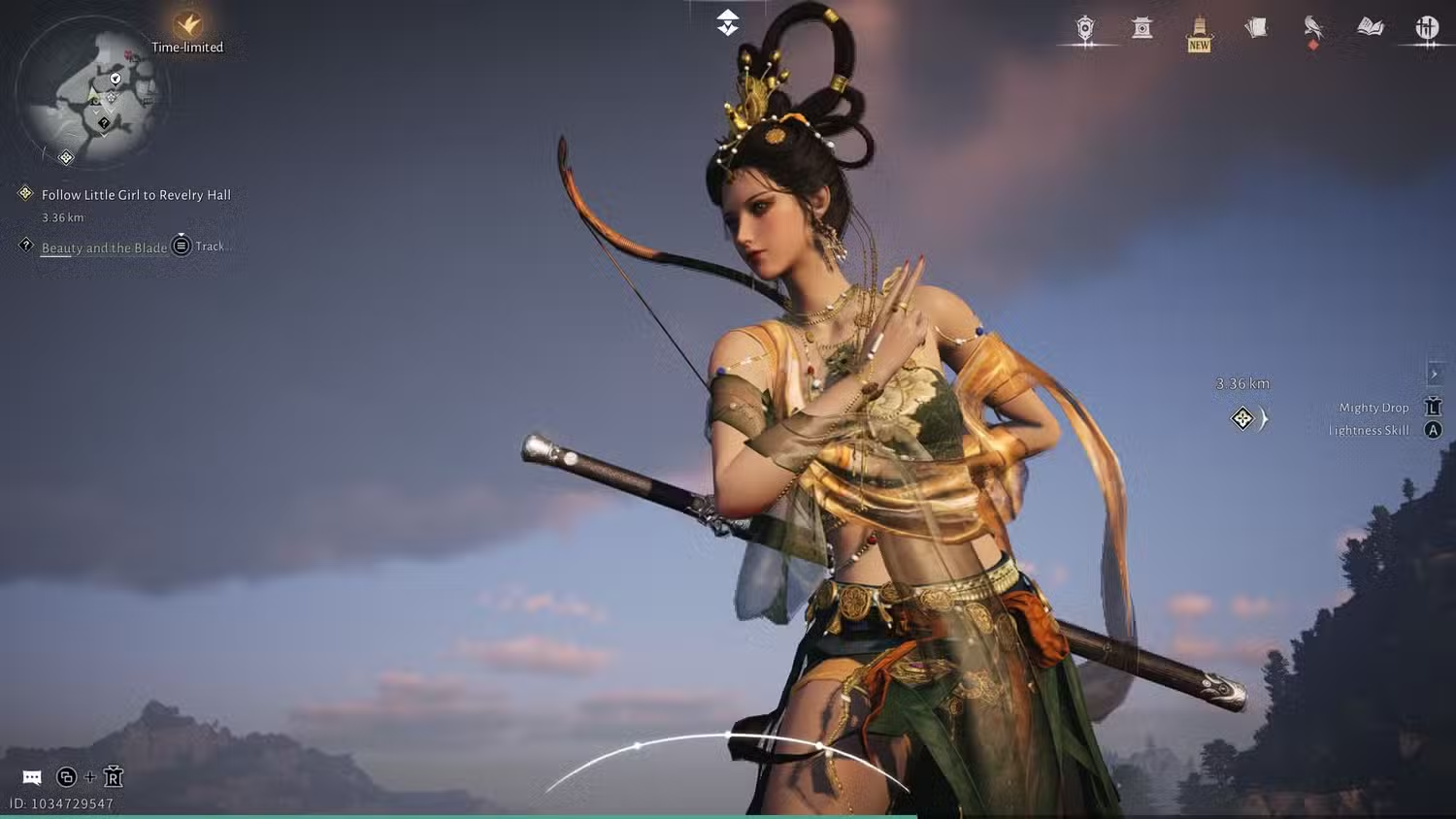Expand the right-side skill panel arrow
Screen dimensions: 1456x819
click(x=1434, y=374)
